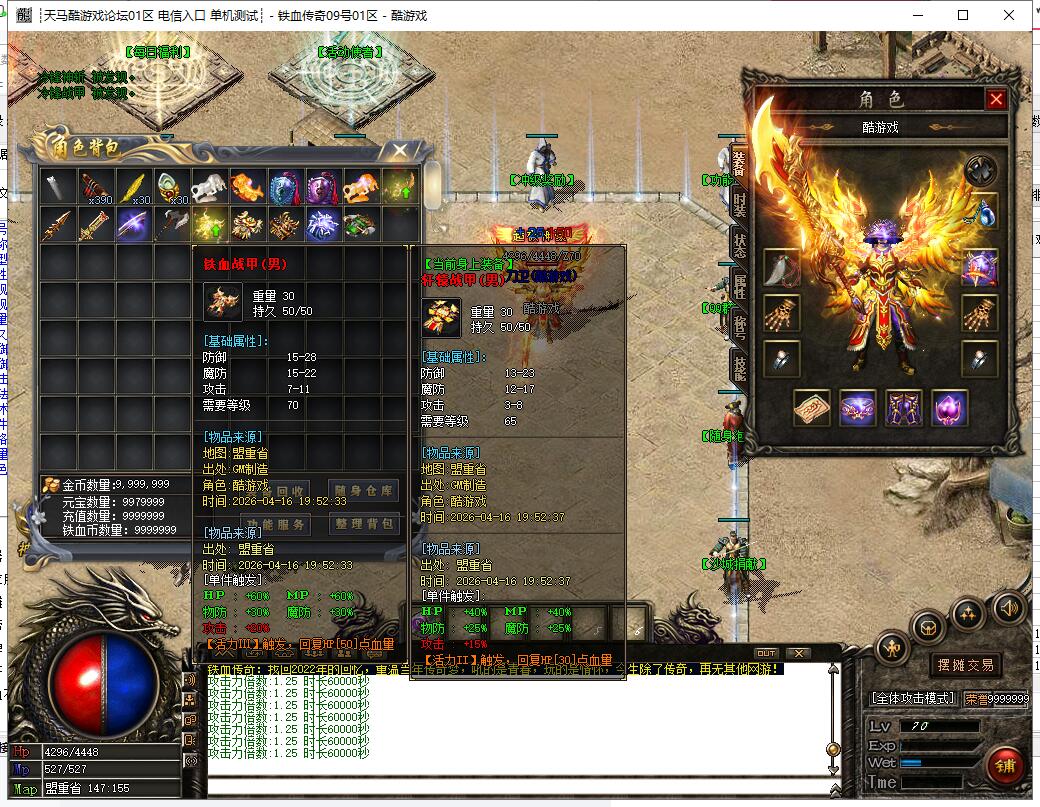Close the character backpack window

tap(399, 151)
